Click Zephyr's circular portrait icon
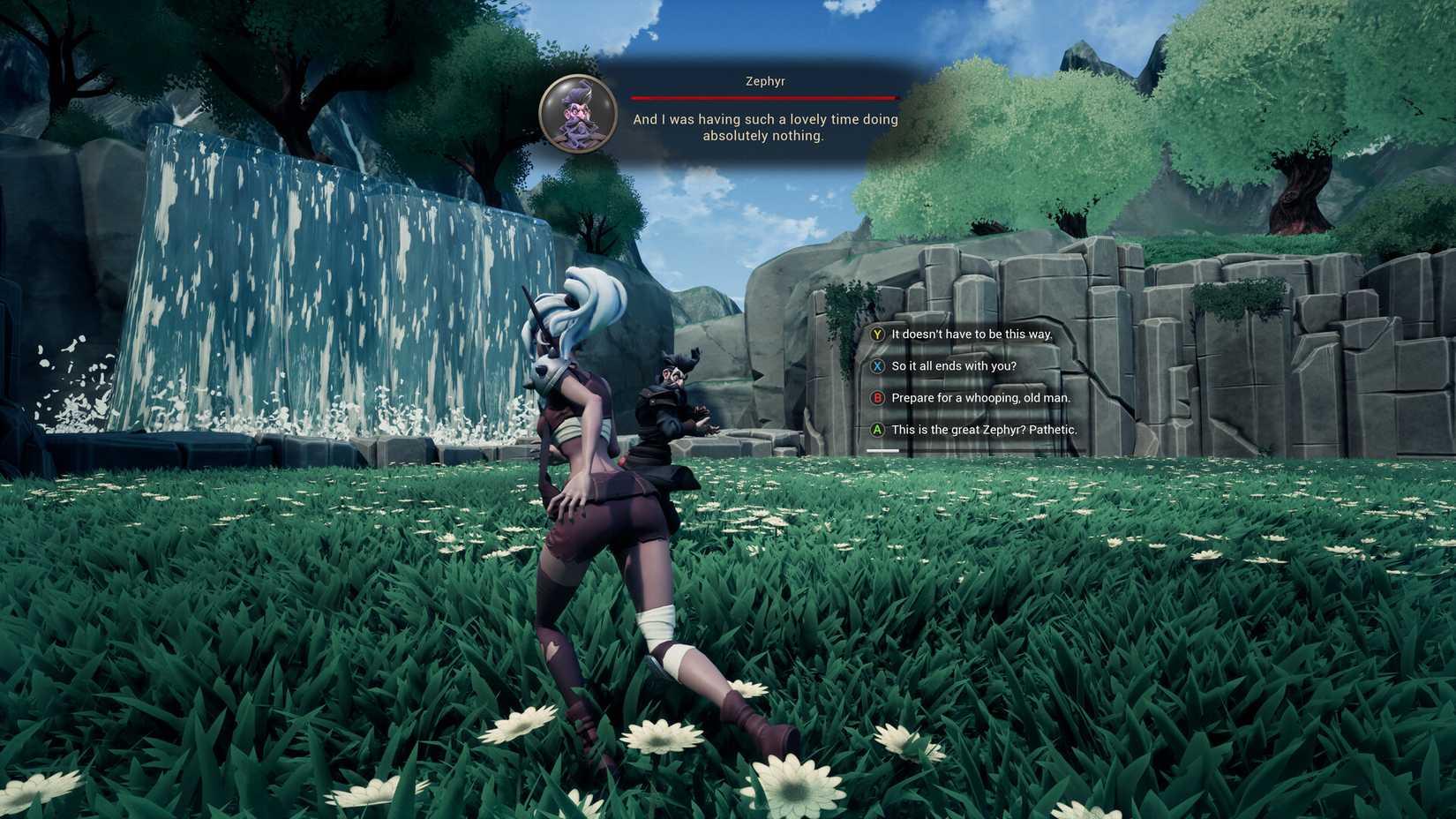This screenshot has height=819, width=1456. tap(578, 115)
